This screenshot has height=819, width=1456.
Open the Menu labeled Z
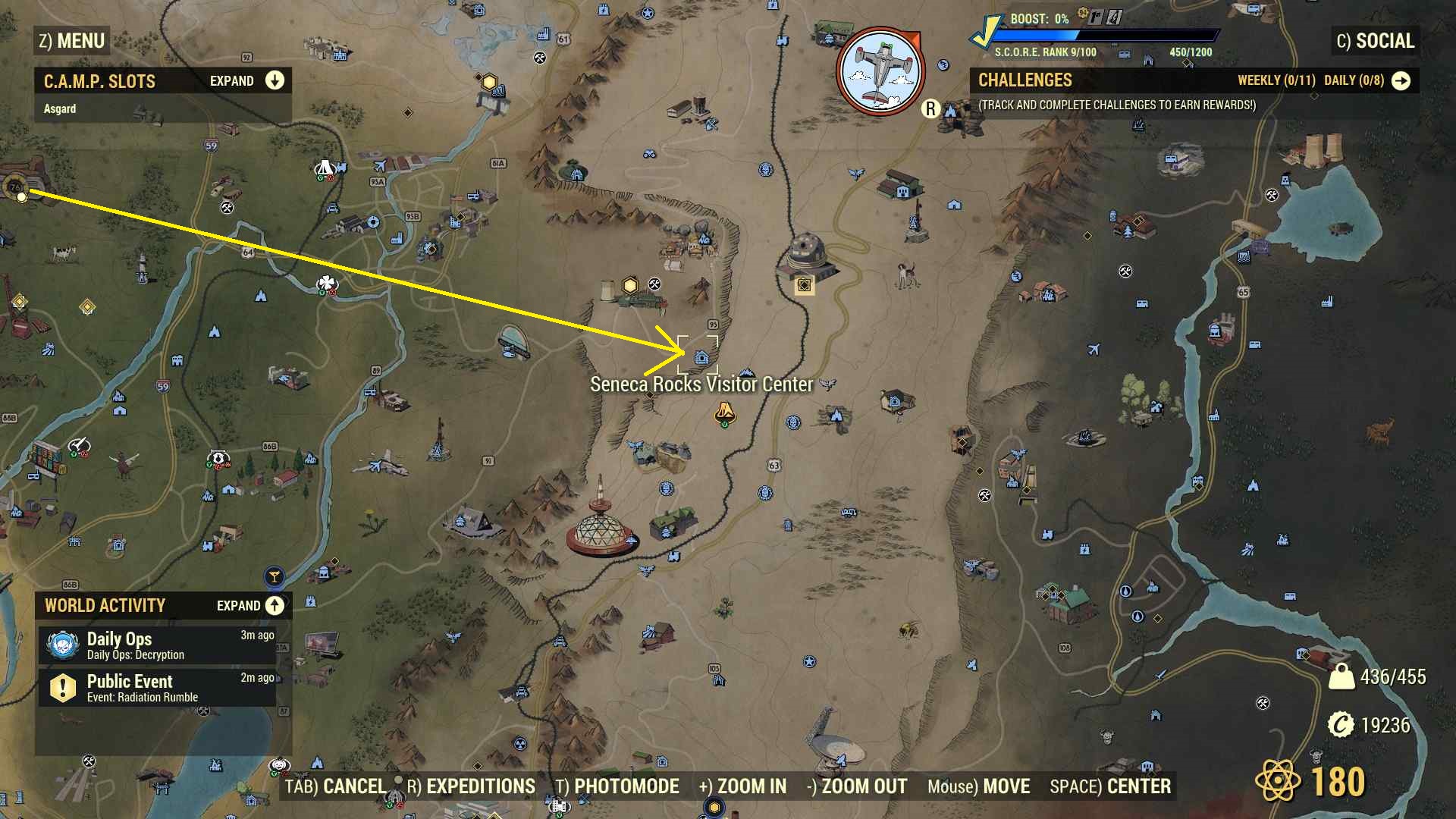[x=72, y=41]
